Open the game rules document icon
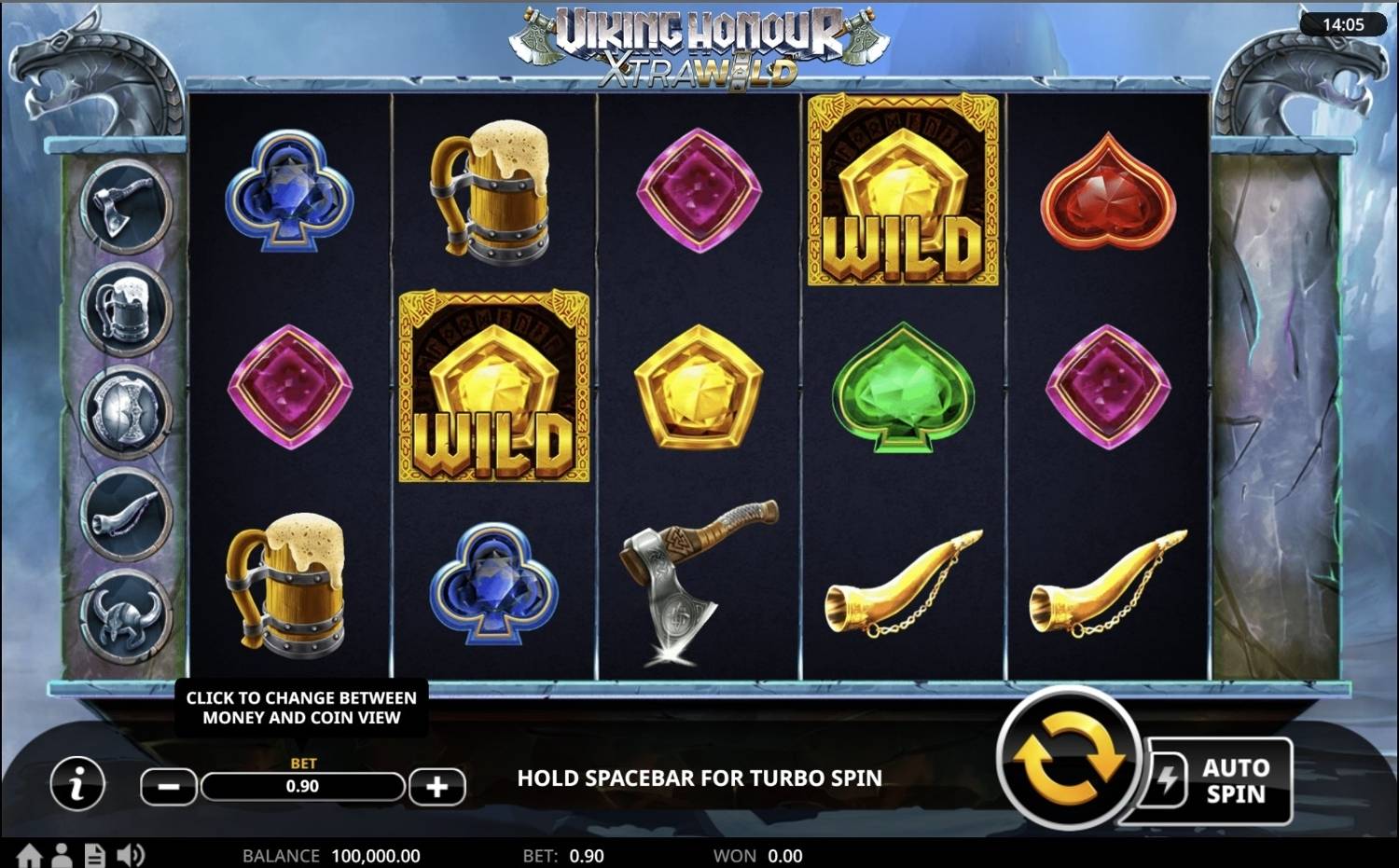Viewport: 1399px width, 868px height. pyautogui.click(x=94, y=855)
